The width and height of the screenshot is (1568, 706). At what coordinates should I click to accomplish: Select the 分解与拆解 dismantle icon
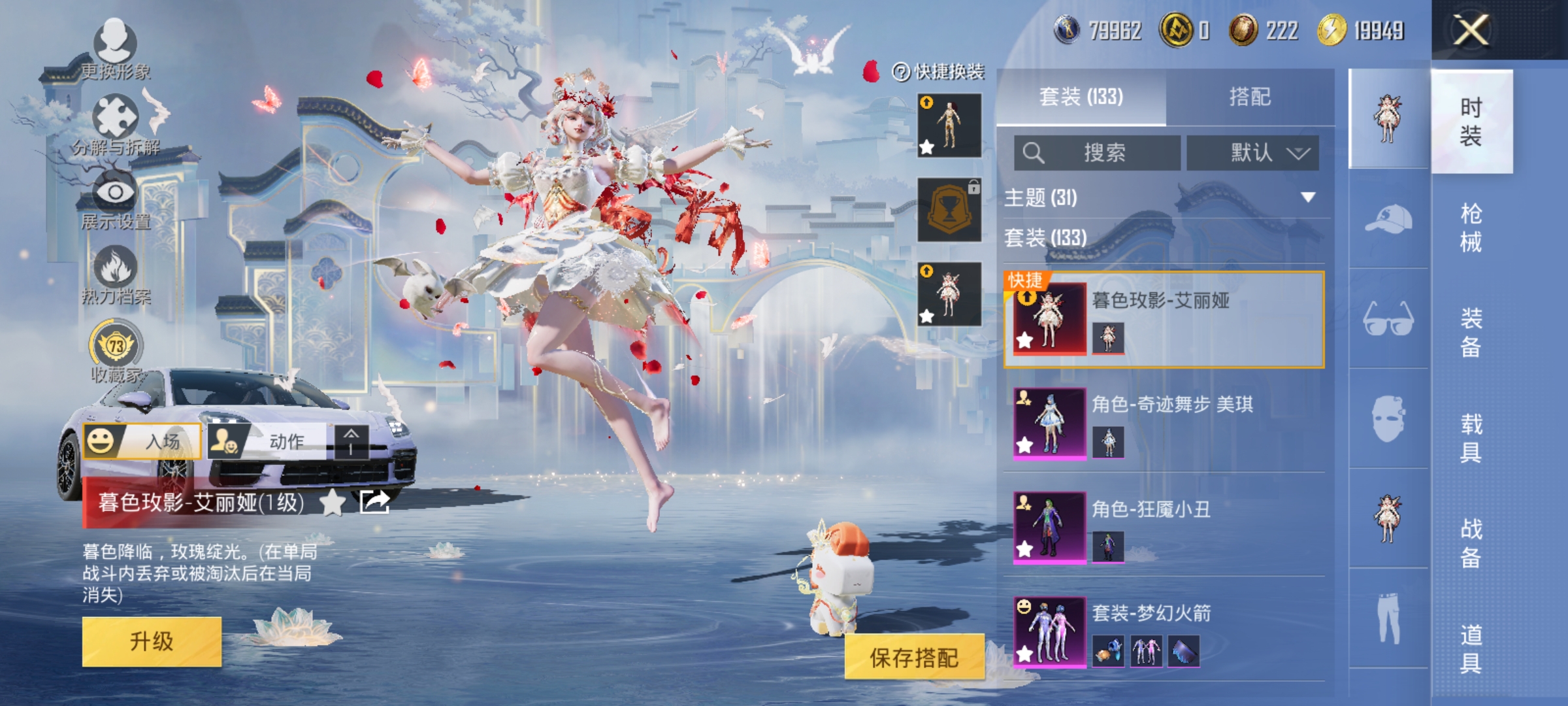116,116
